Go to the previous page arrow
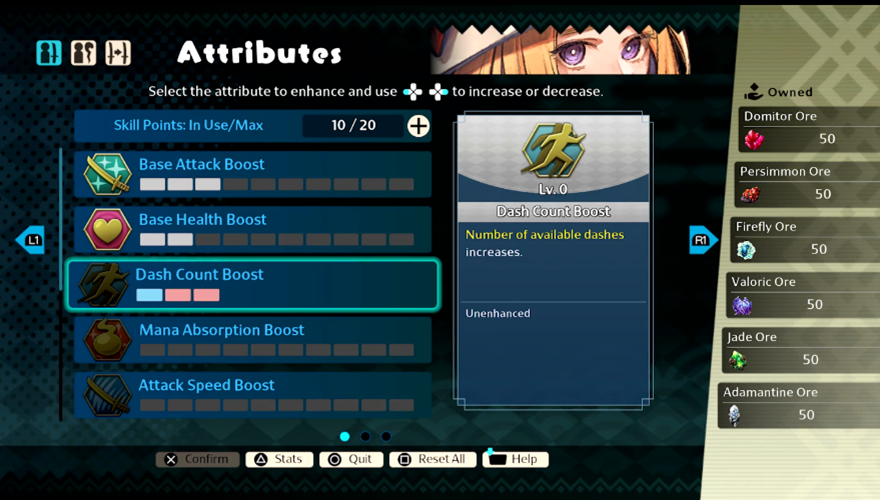Image resolution: width=880 pixels, height=500 pixels. click(30, 240)
